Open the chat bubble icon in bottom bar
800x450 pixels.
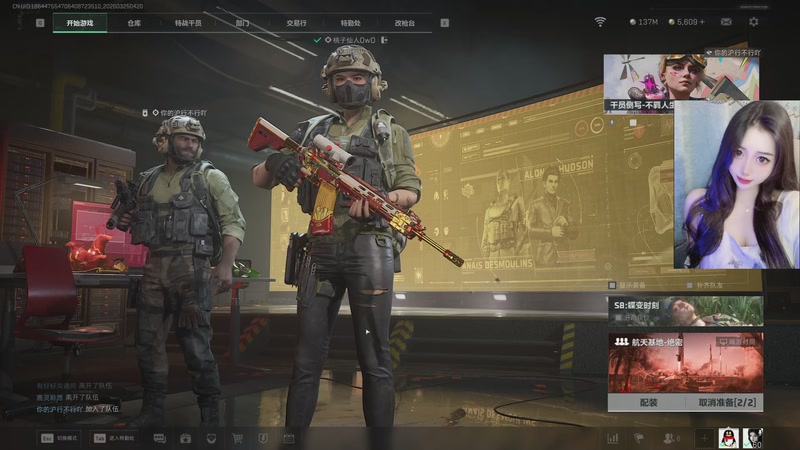point(160,438)
